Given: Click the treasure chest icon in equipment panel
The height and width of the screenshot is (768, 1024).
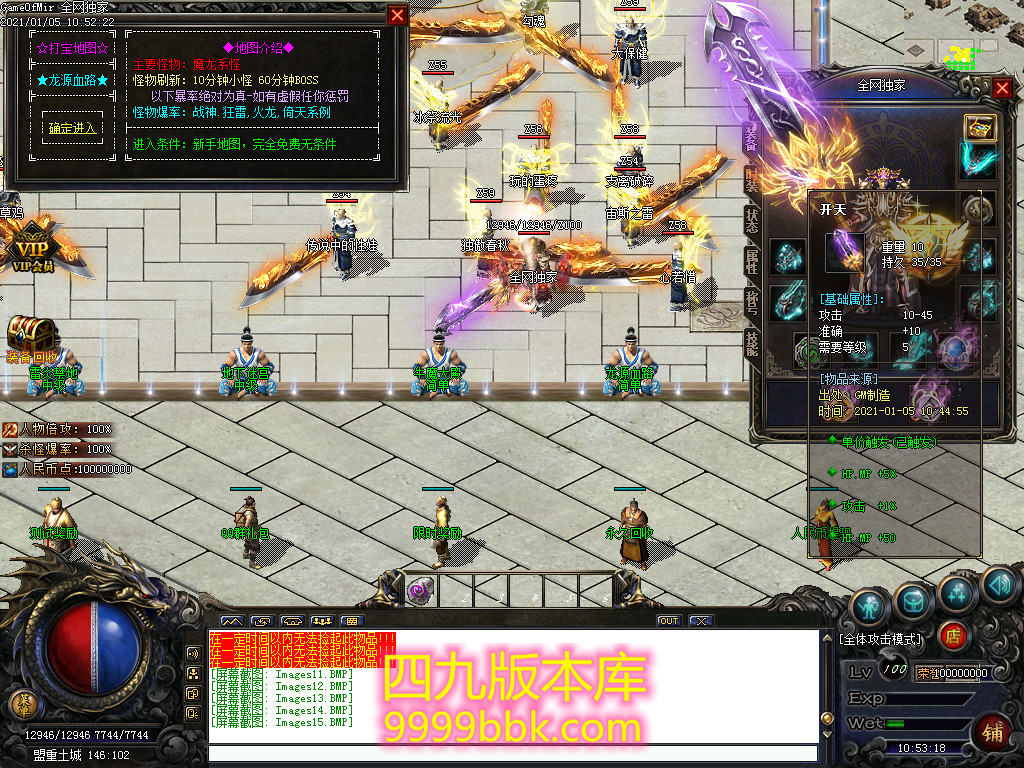Looking at the screenshot, I should tap(979, 127).
